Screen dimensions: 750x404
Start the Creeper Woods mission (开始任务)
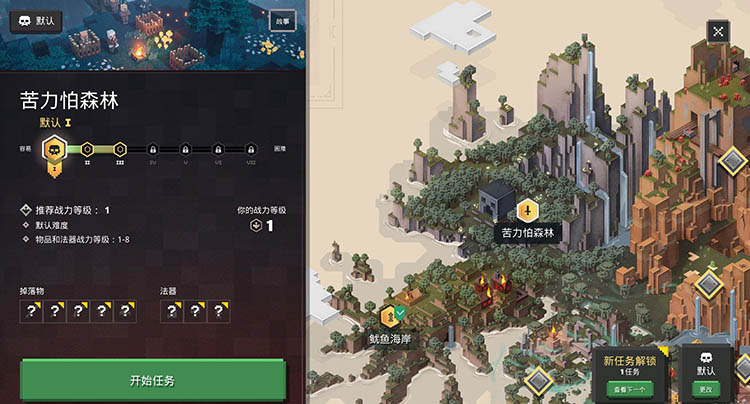tap(152, 381)
